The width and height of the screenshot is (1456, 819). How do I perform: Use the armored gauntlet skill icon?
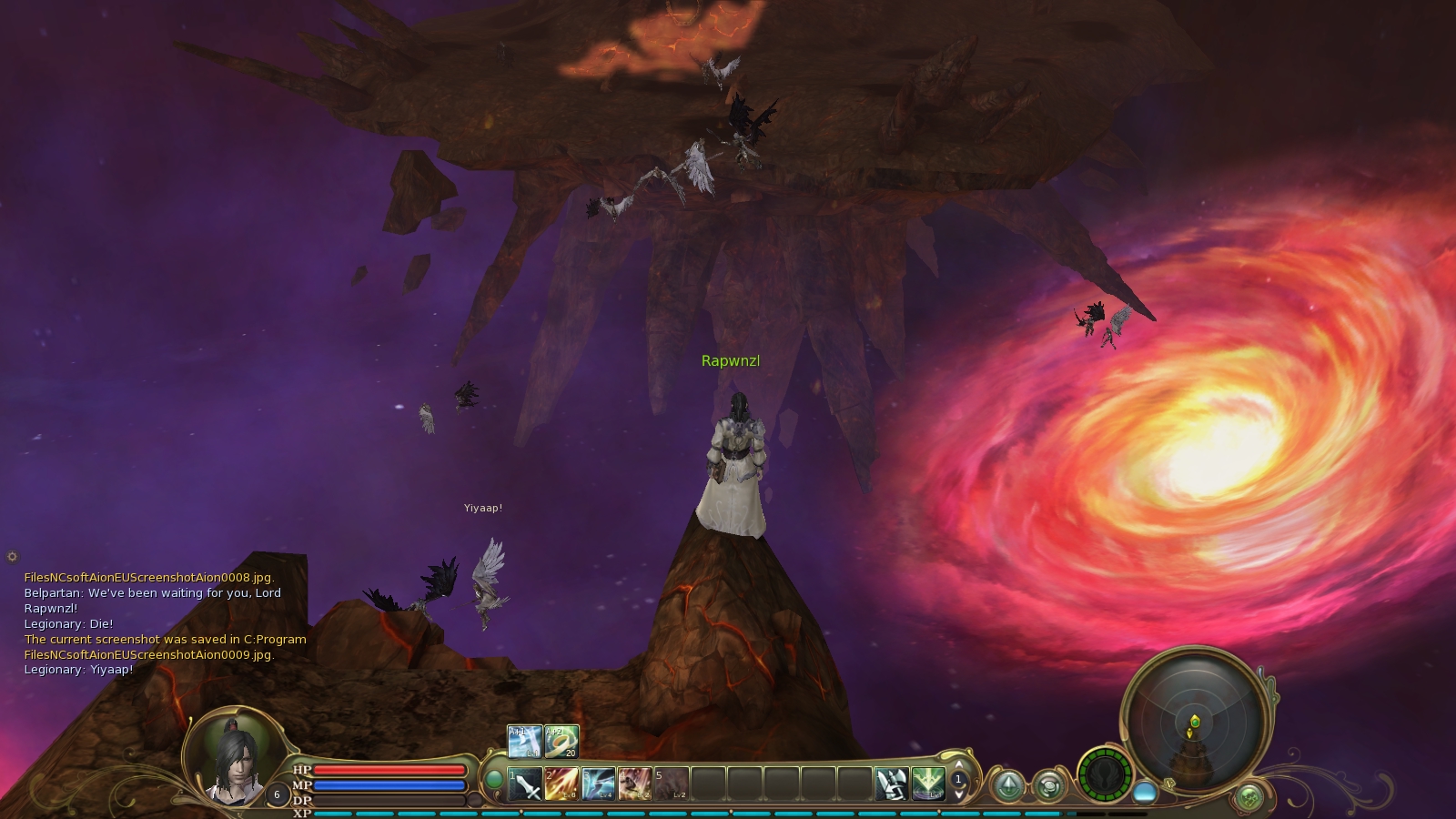click(x=892, y=784)
